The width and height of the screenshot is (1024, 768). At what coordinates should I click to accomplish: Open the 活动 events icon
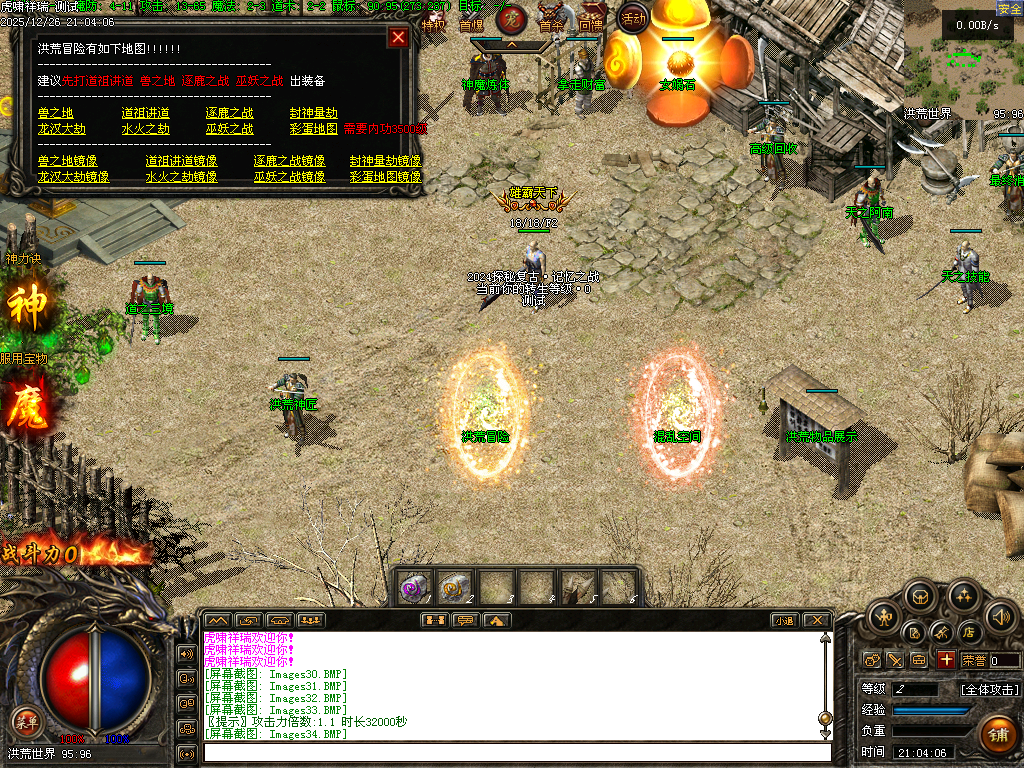(633, 17)
